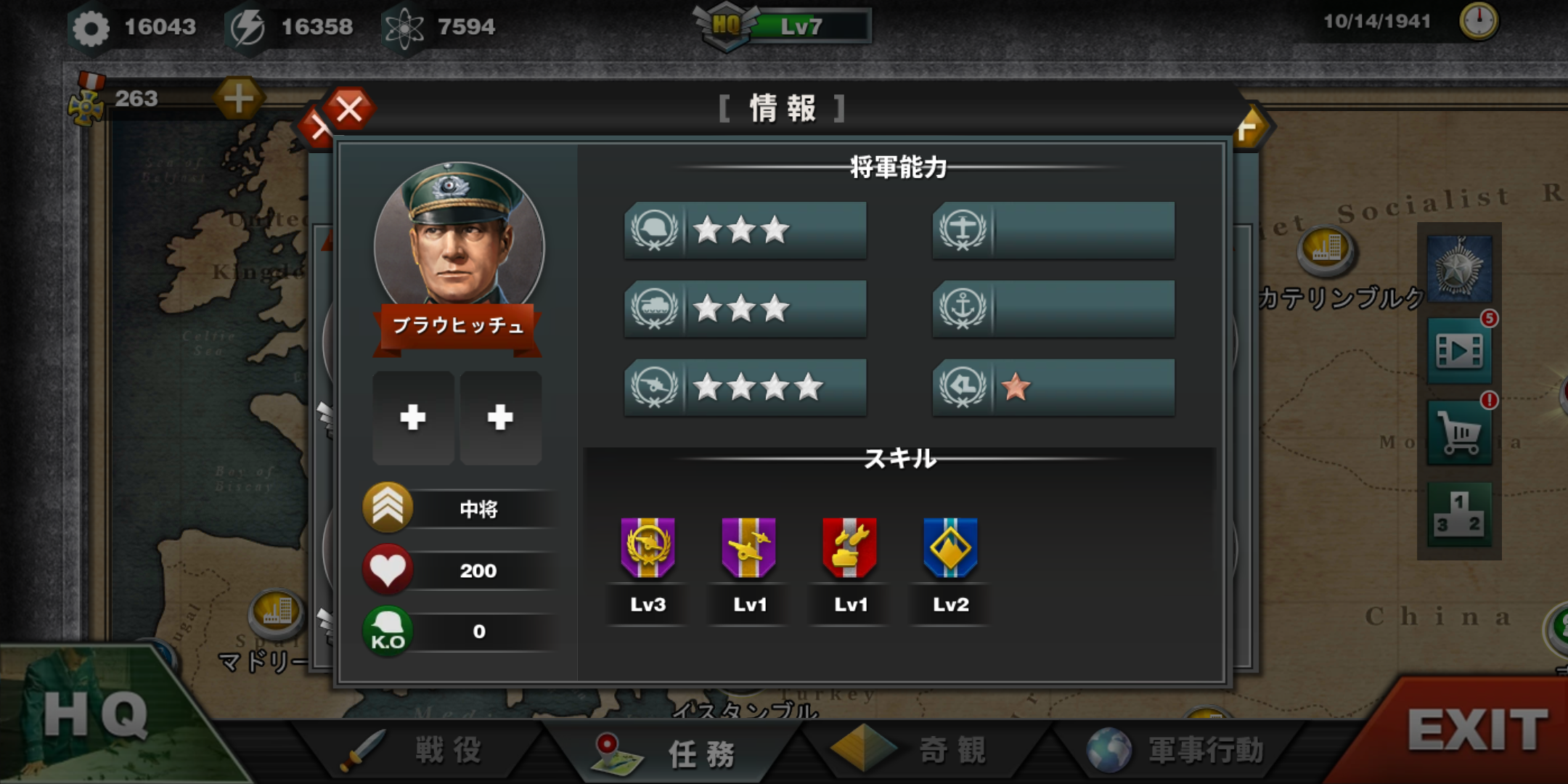
Task: Select the Lv2 blue diamond skill badge
Action: click(950, 549)
